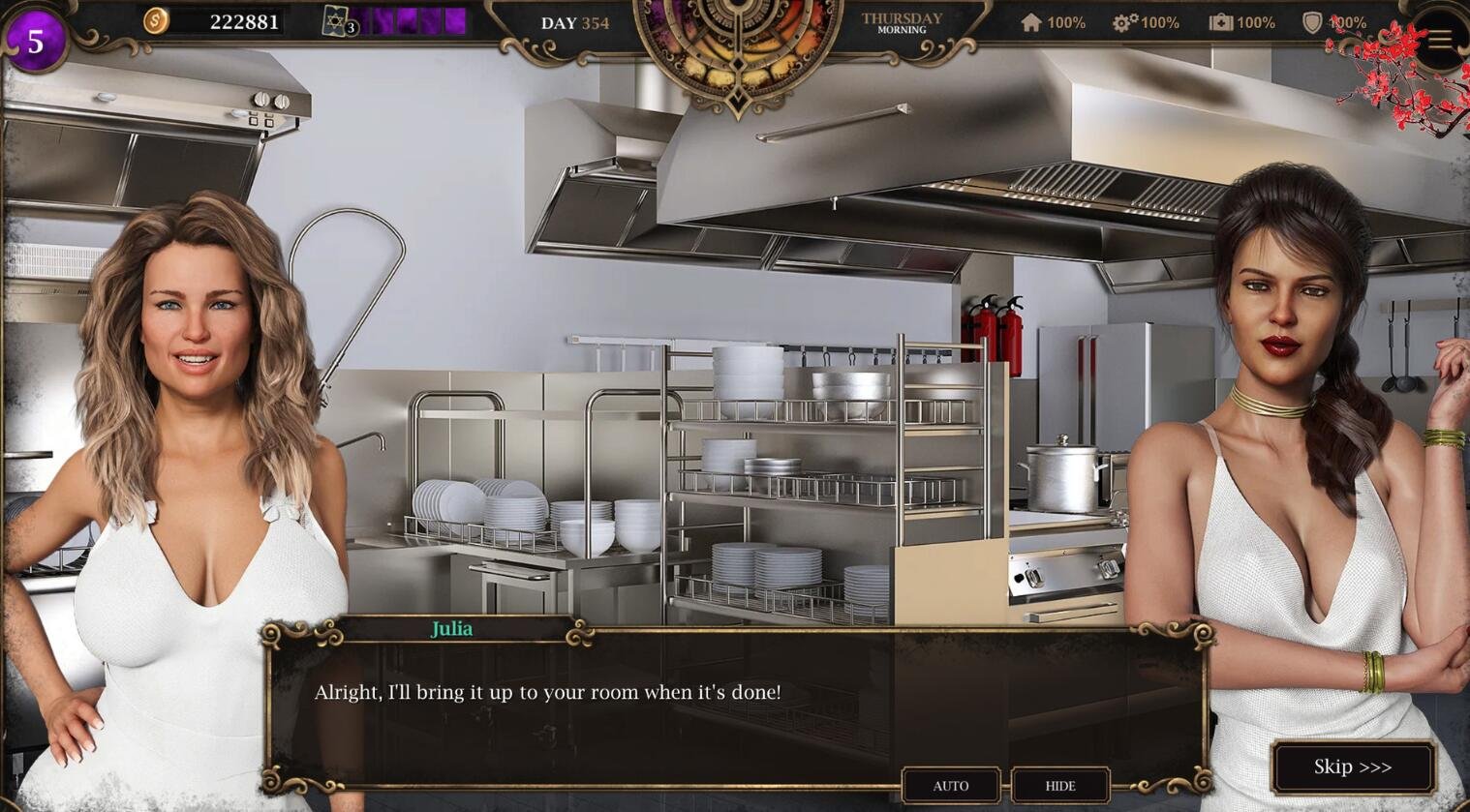Click the purple level 5 badge
The image size is (1470, 812).
click(36, 39)
